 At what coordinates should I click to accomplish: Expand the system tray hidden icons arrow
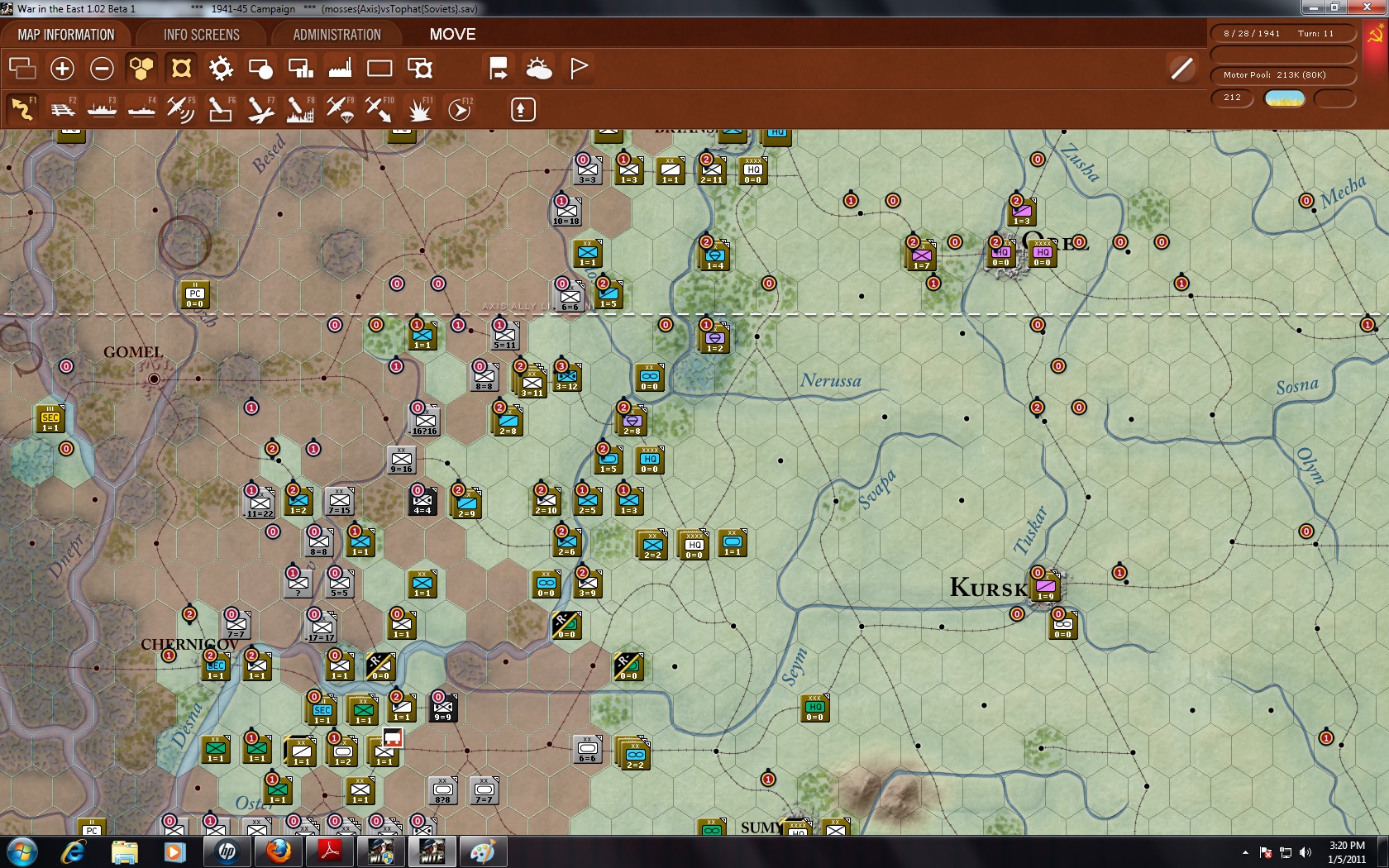(x=1247, y=851)
